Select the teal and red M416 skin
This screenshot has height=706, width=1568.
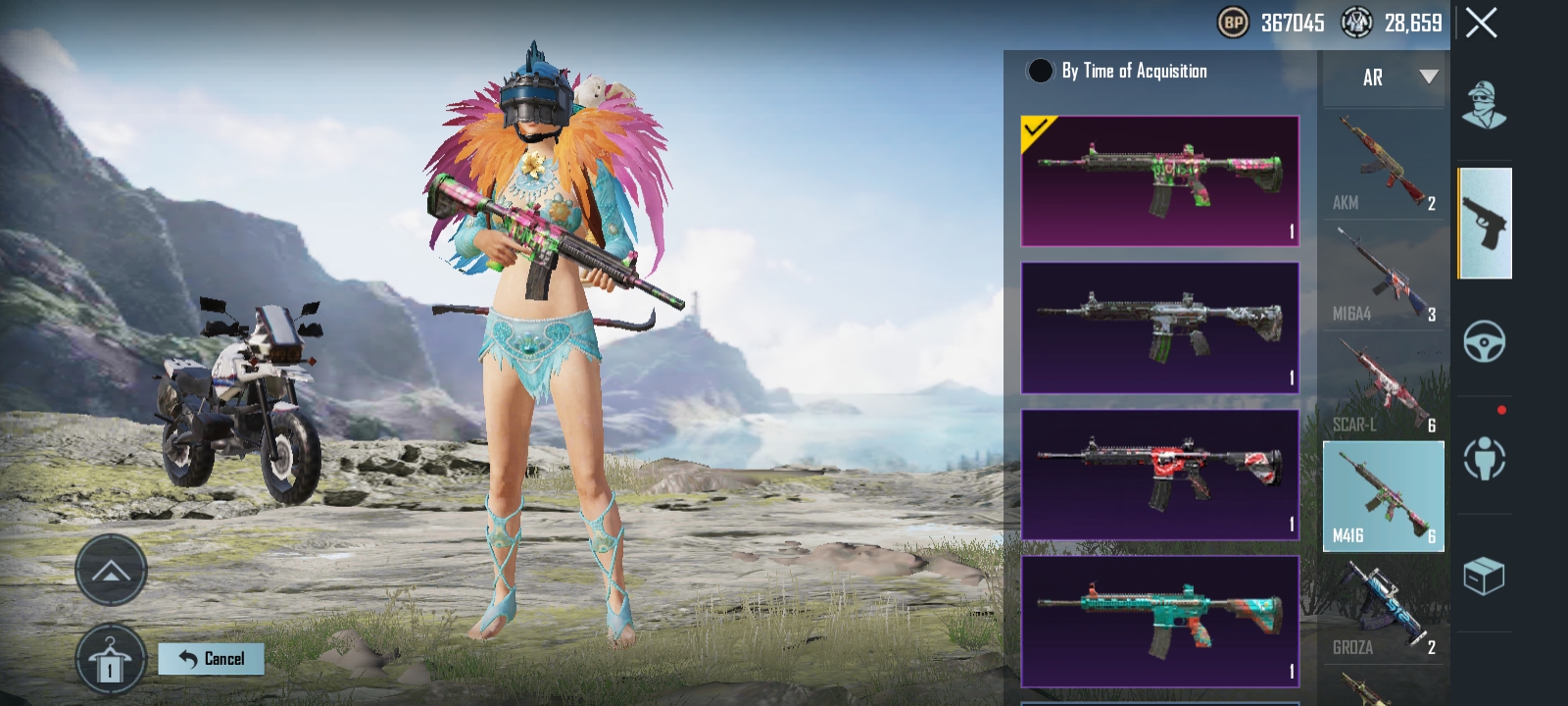tap(1160, 622)
